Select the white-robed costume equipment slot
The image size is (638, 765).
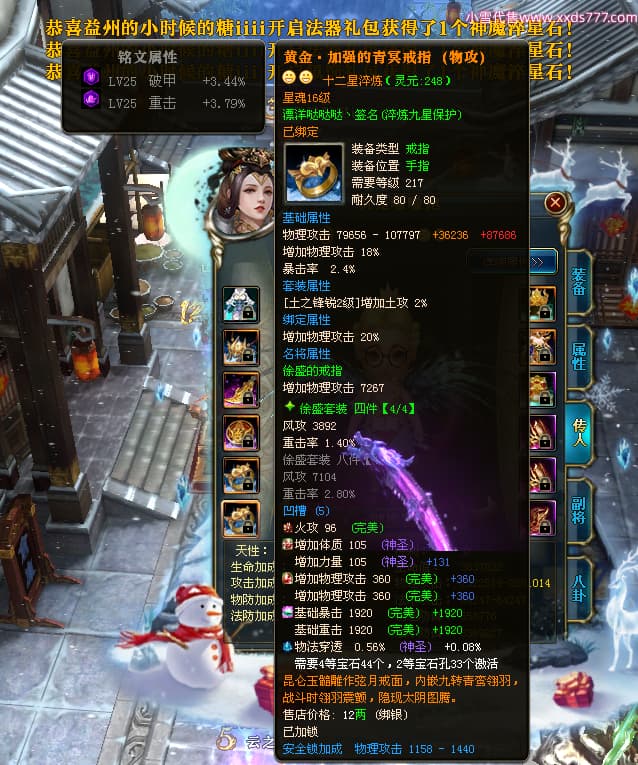coord(240,302)
